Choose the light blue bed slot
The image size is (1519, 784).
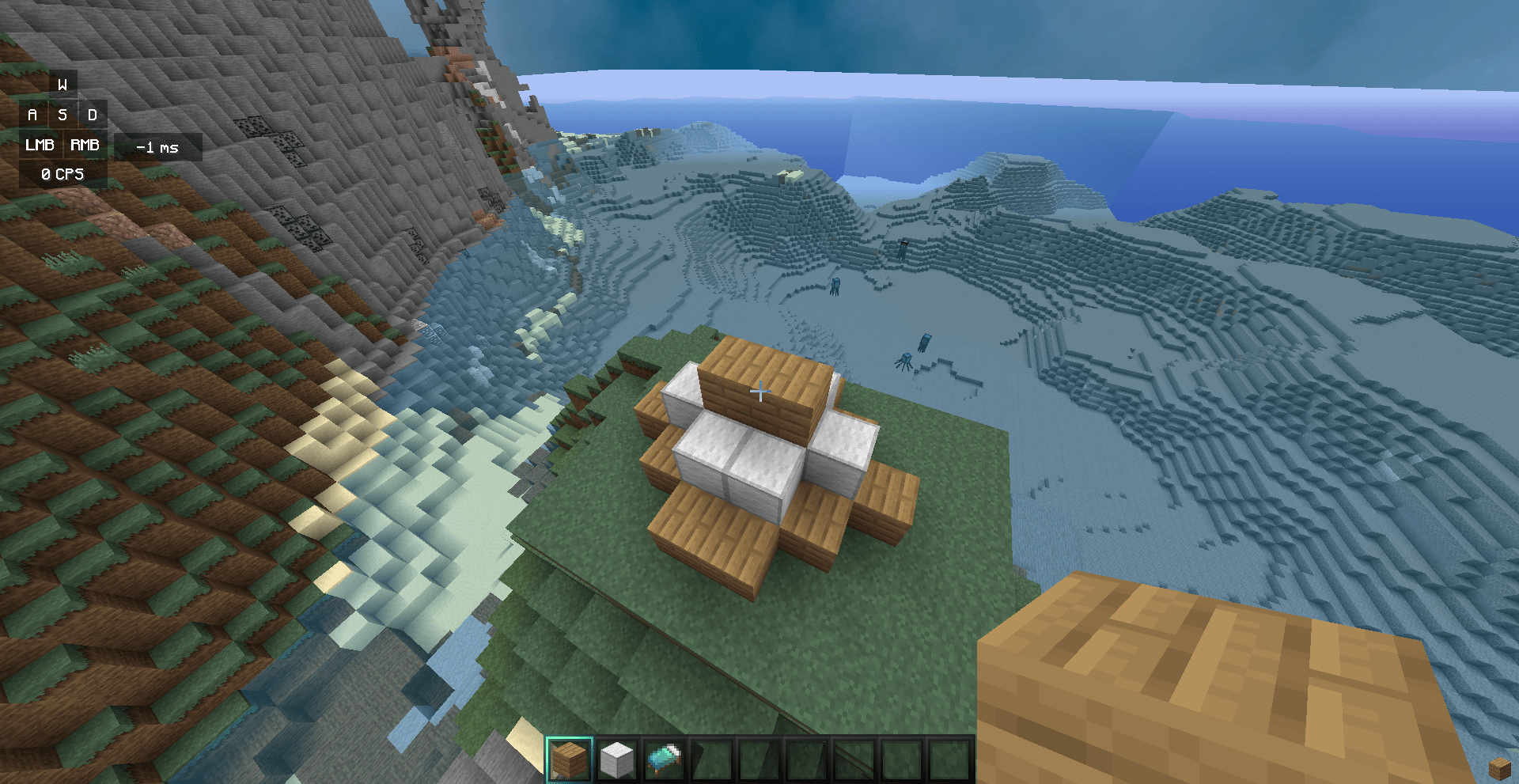point(665,759)
